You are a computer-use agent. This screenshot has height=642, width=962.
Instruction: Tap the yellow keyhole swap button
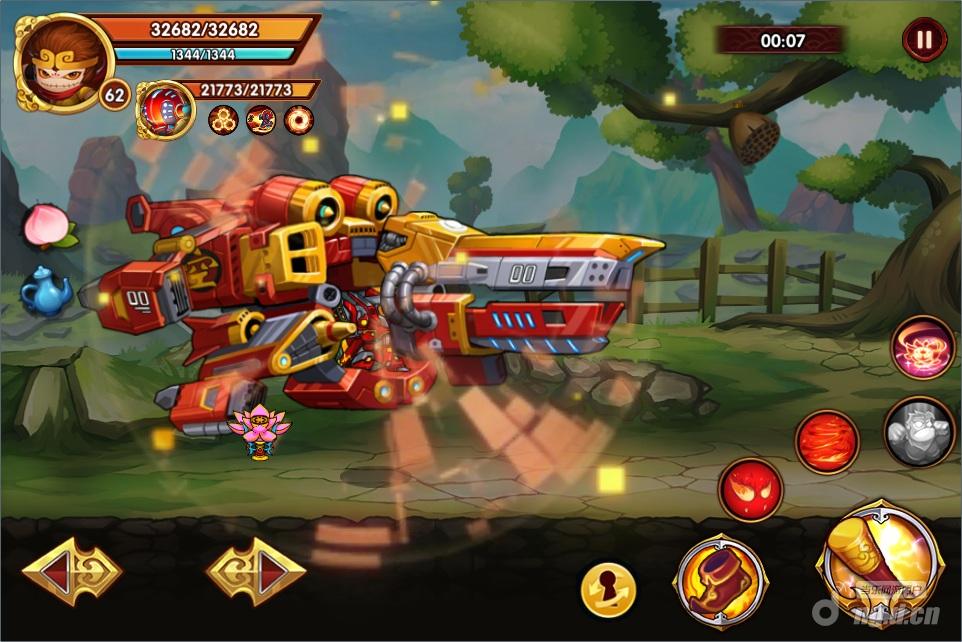tap(608, 590)
